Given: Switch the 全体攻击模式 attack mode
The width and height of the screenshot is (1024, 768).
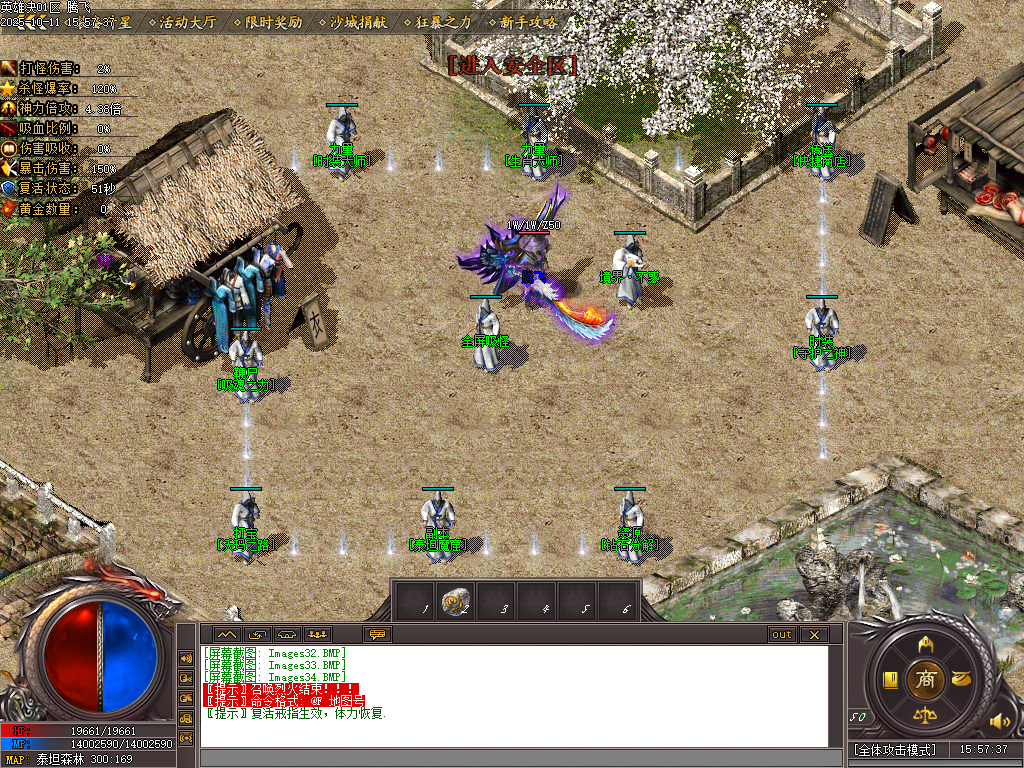Looking at the screenshot, I should click(x=896, y=749).
